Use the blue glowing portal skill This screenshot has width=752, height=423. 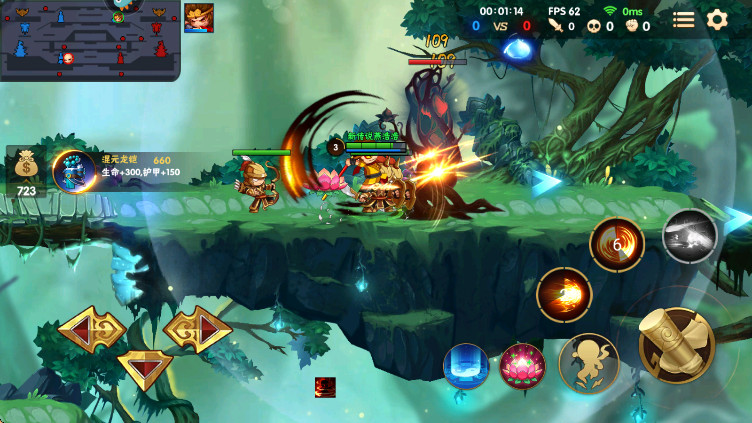466,366
